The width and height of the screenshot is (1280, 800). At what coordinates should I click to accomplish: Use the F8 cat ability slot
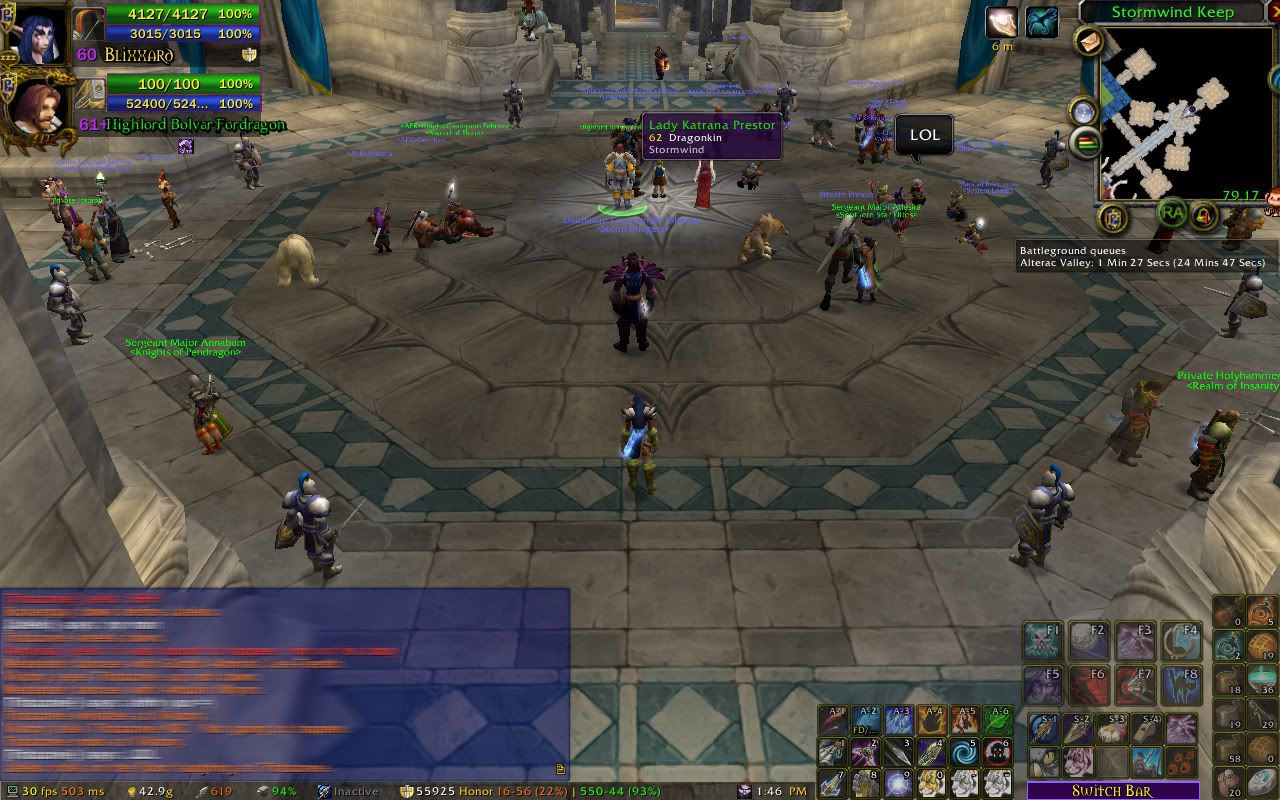click(1181, 685)
